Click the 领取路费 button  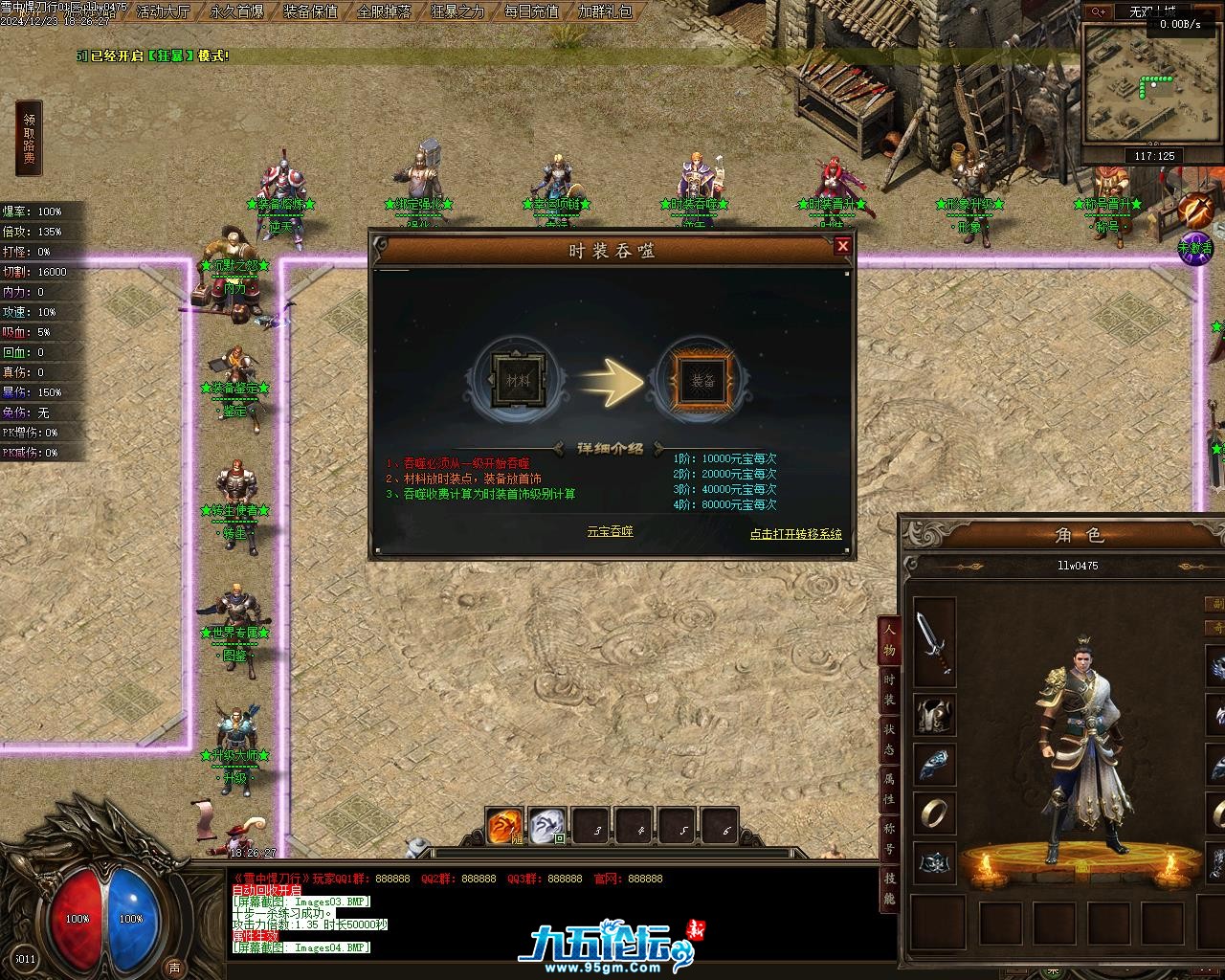point(30,139)
